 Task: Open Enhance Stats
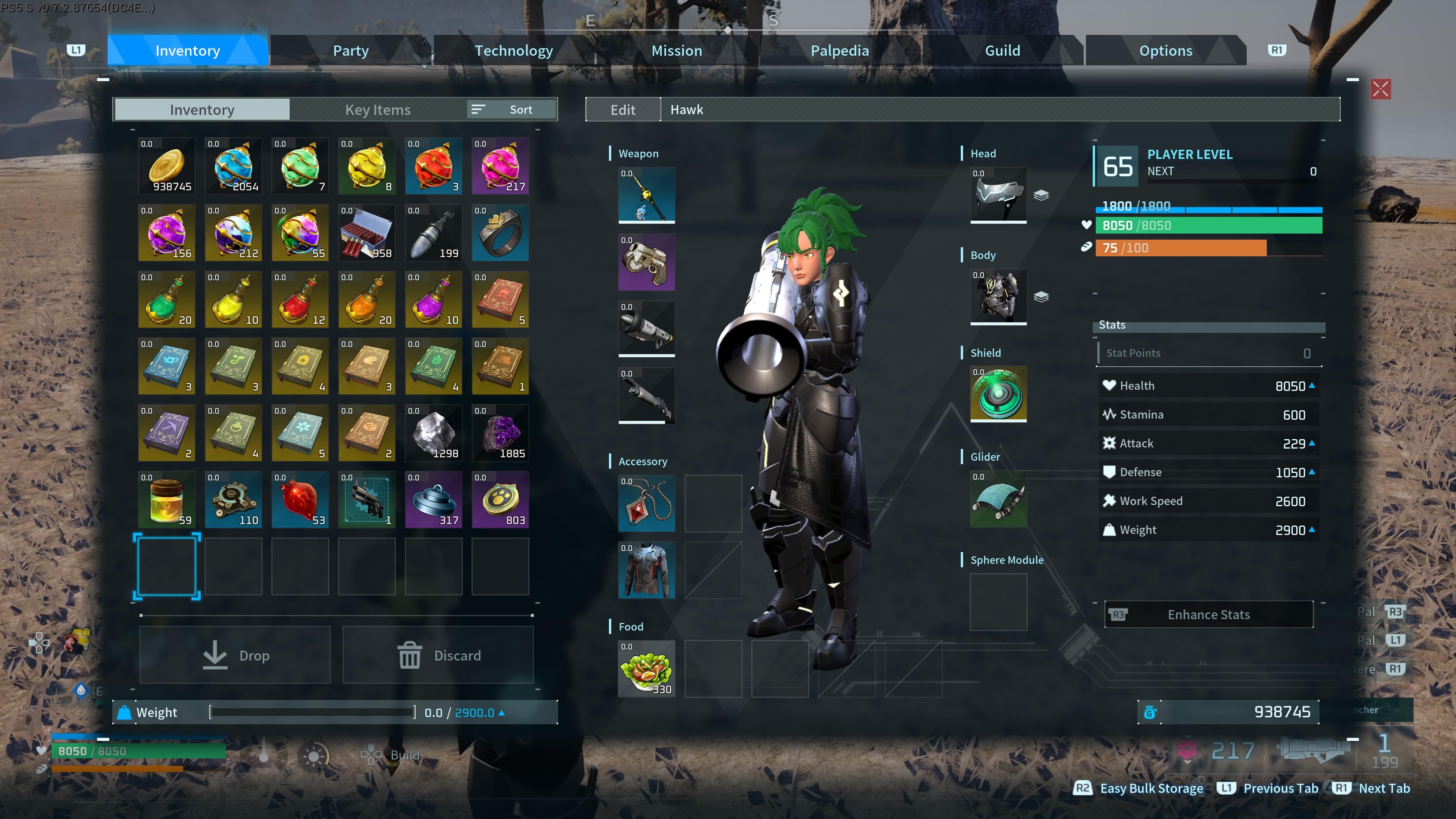pos(1208,614)
